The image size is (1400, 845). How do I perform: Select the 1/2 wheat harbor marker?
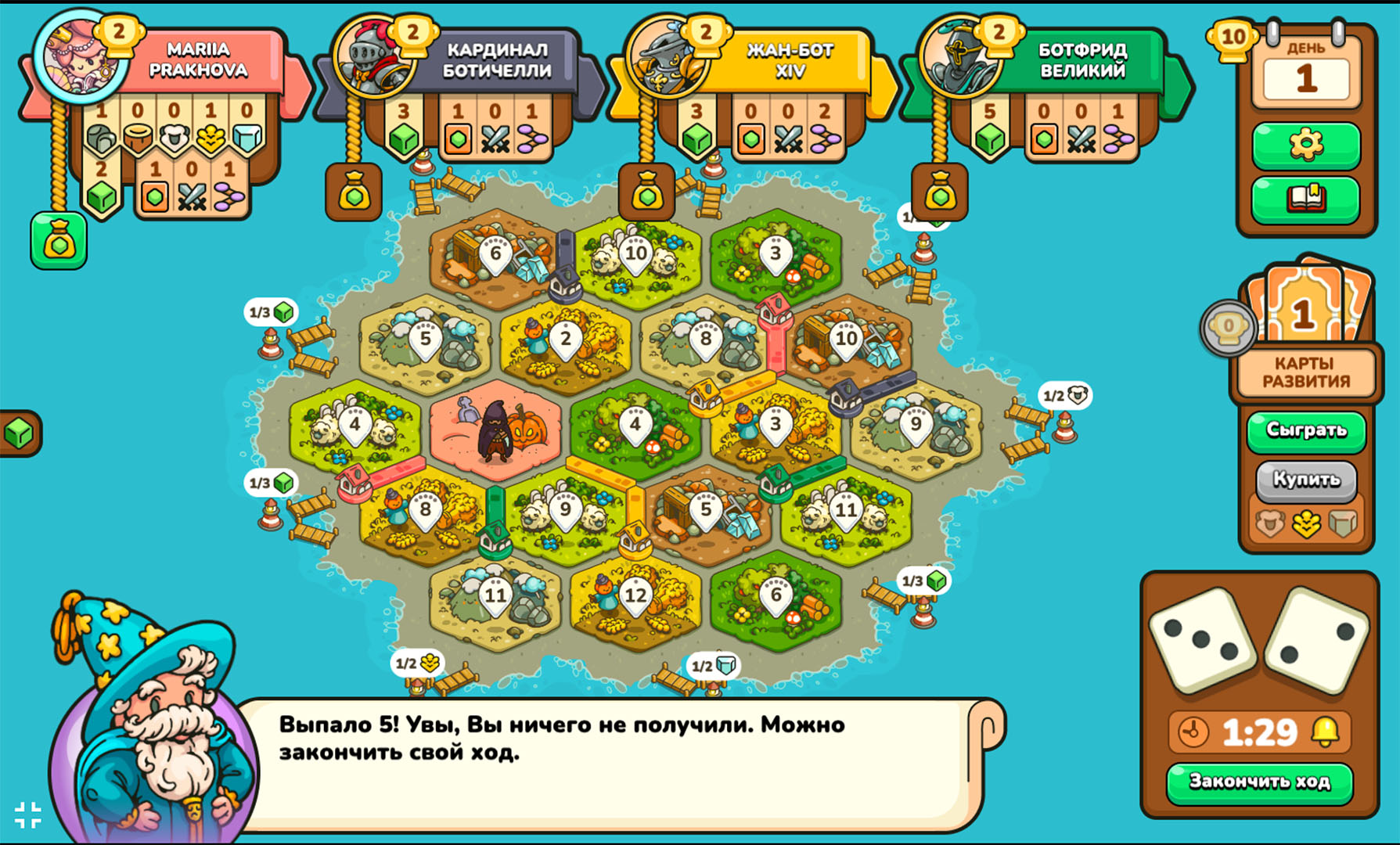(417, 663)
